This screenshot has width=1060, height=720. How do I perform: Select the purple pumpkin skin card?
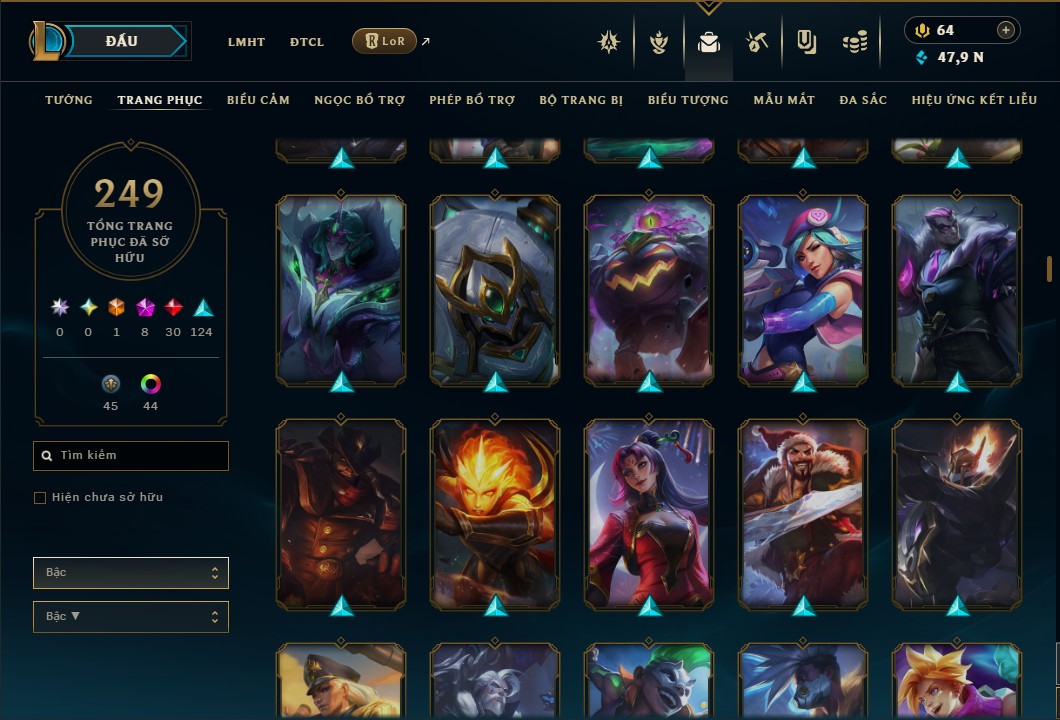click(x=649, y=289)
